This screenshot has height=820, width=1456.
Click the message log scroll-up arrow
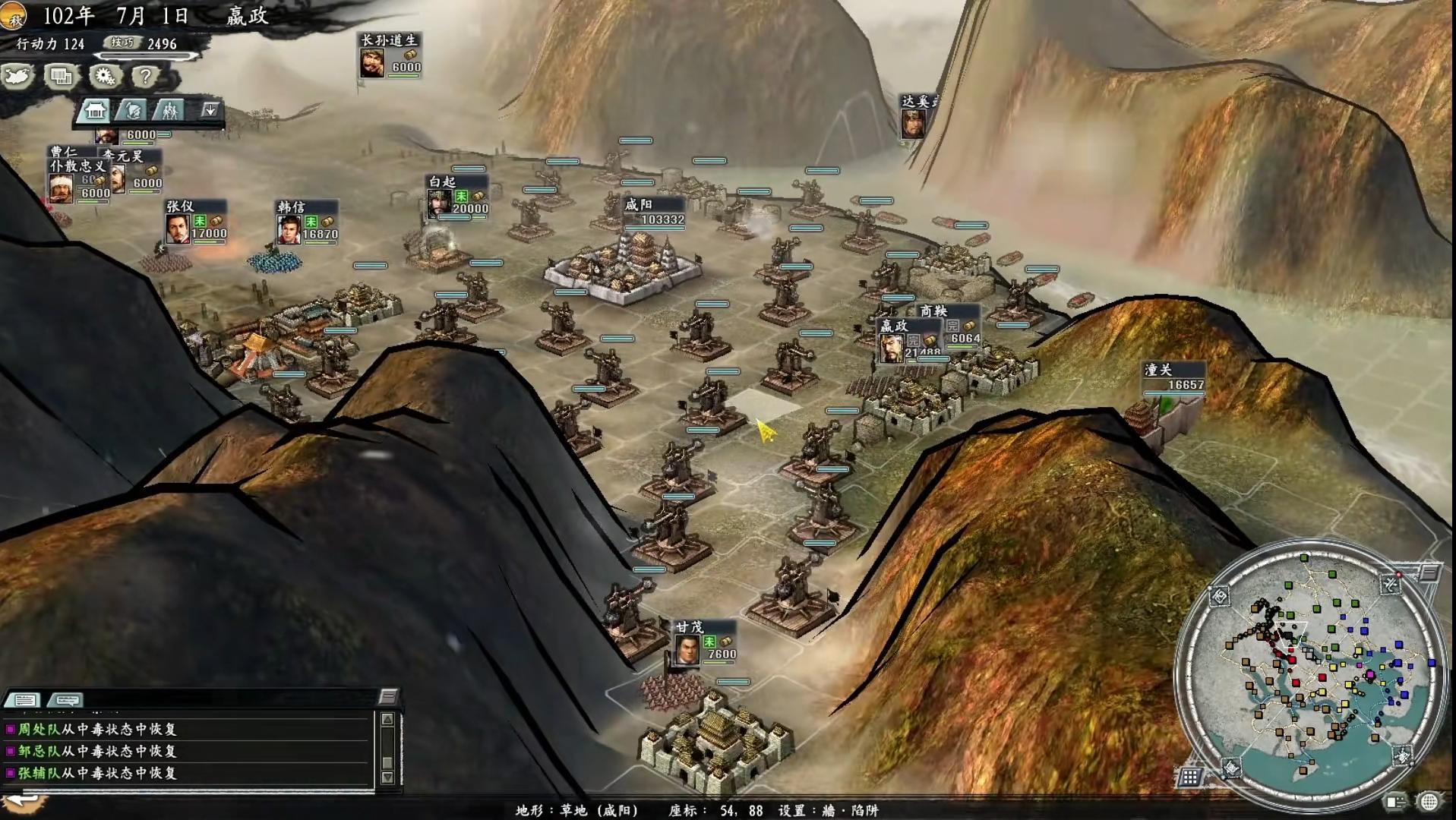(387, 719)
